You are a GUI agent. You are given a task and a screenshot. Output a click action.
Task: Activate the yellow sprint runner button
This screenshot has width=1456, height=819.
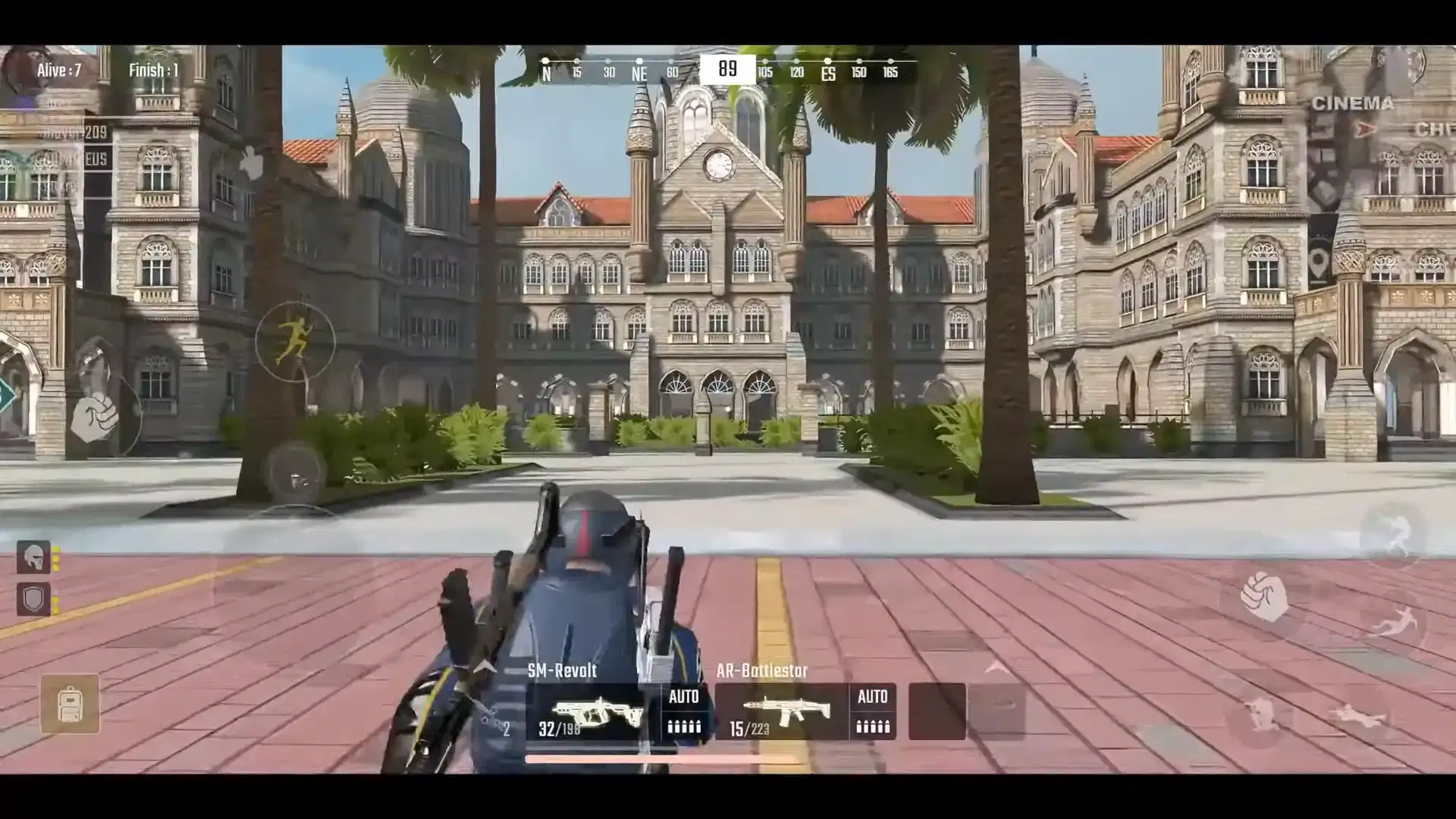pyautogui.click(x=294, y=341)
